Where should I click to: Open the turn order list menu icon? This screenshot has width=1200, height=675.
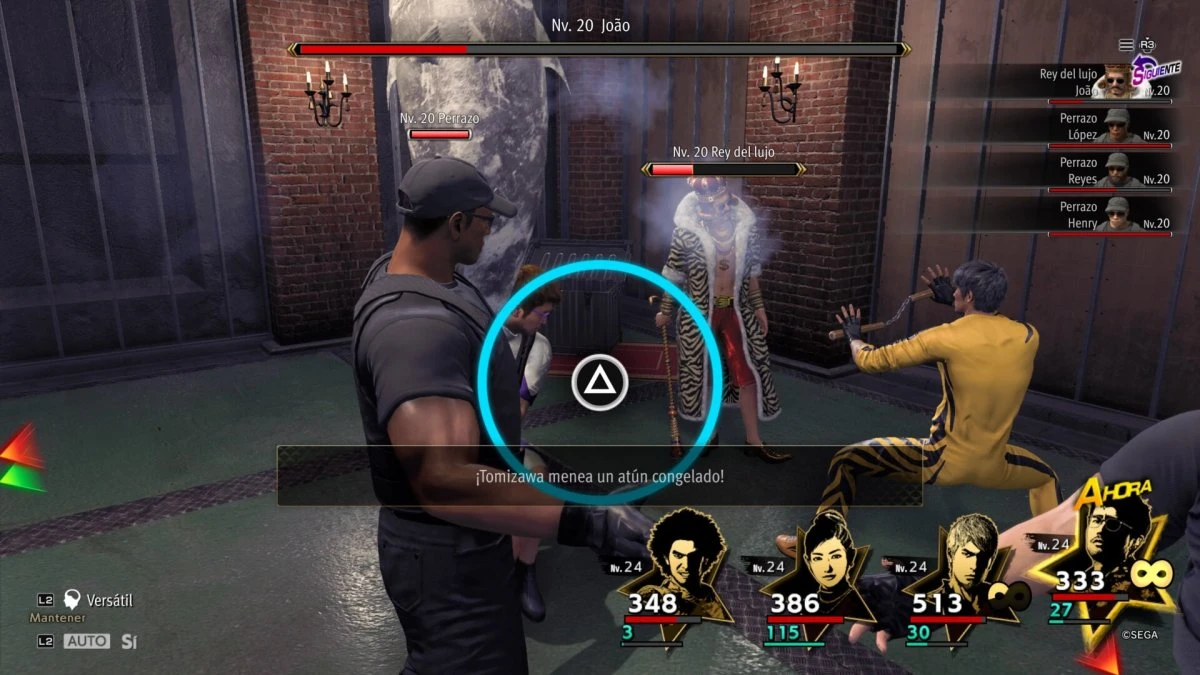tap(1126, 45)
